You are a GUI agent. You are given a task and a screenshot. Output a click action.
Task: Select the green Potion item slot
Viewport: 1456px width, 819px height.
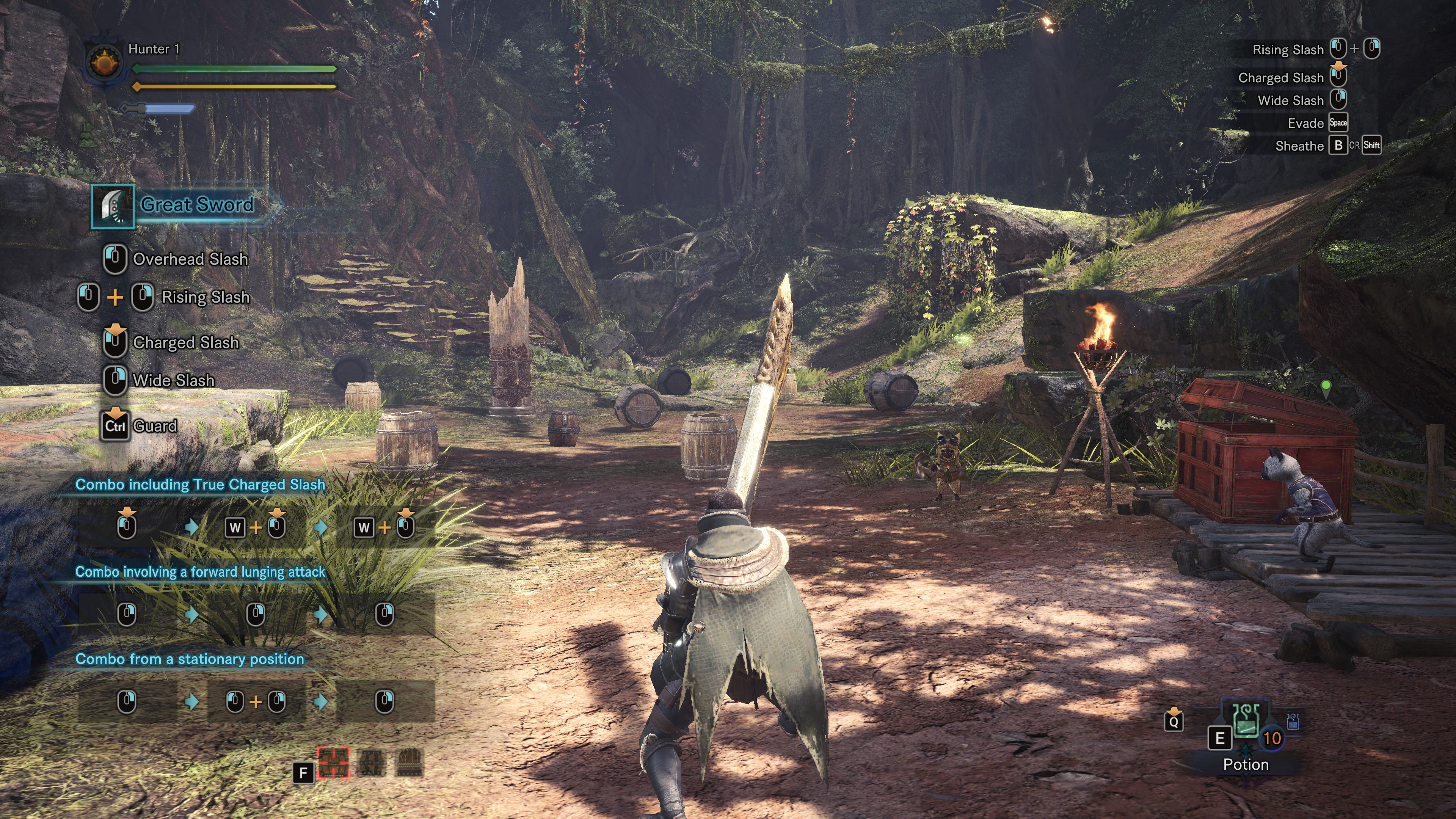1246,722
